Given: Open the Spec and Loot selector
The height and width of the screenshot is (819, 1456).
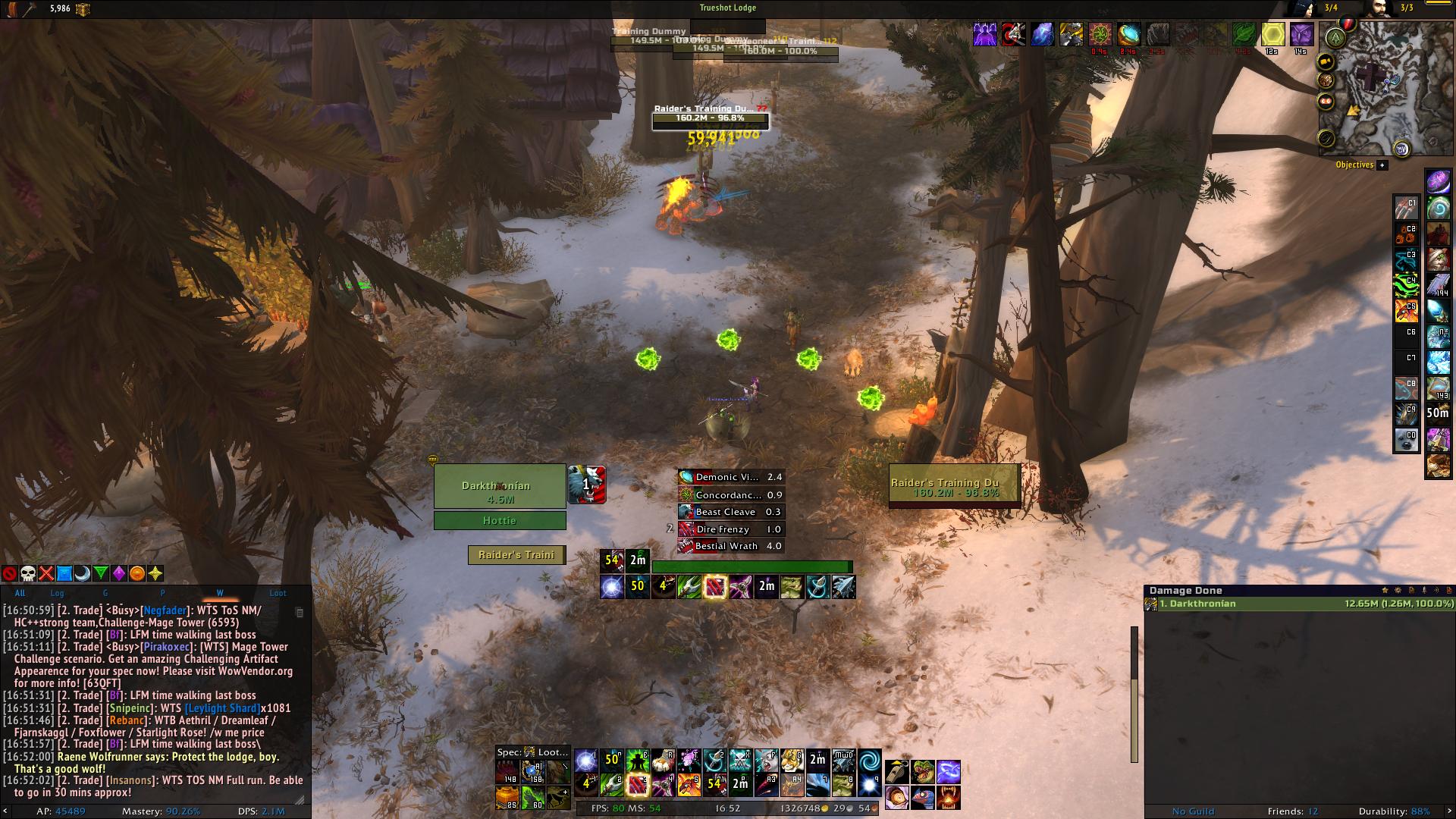Looking at the screenshot, I should click(532, 752).
